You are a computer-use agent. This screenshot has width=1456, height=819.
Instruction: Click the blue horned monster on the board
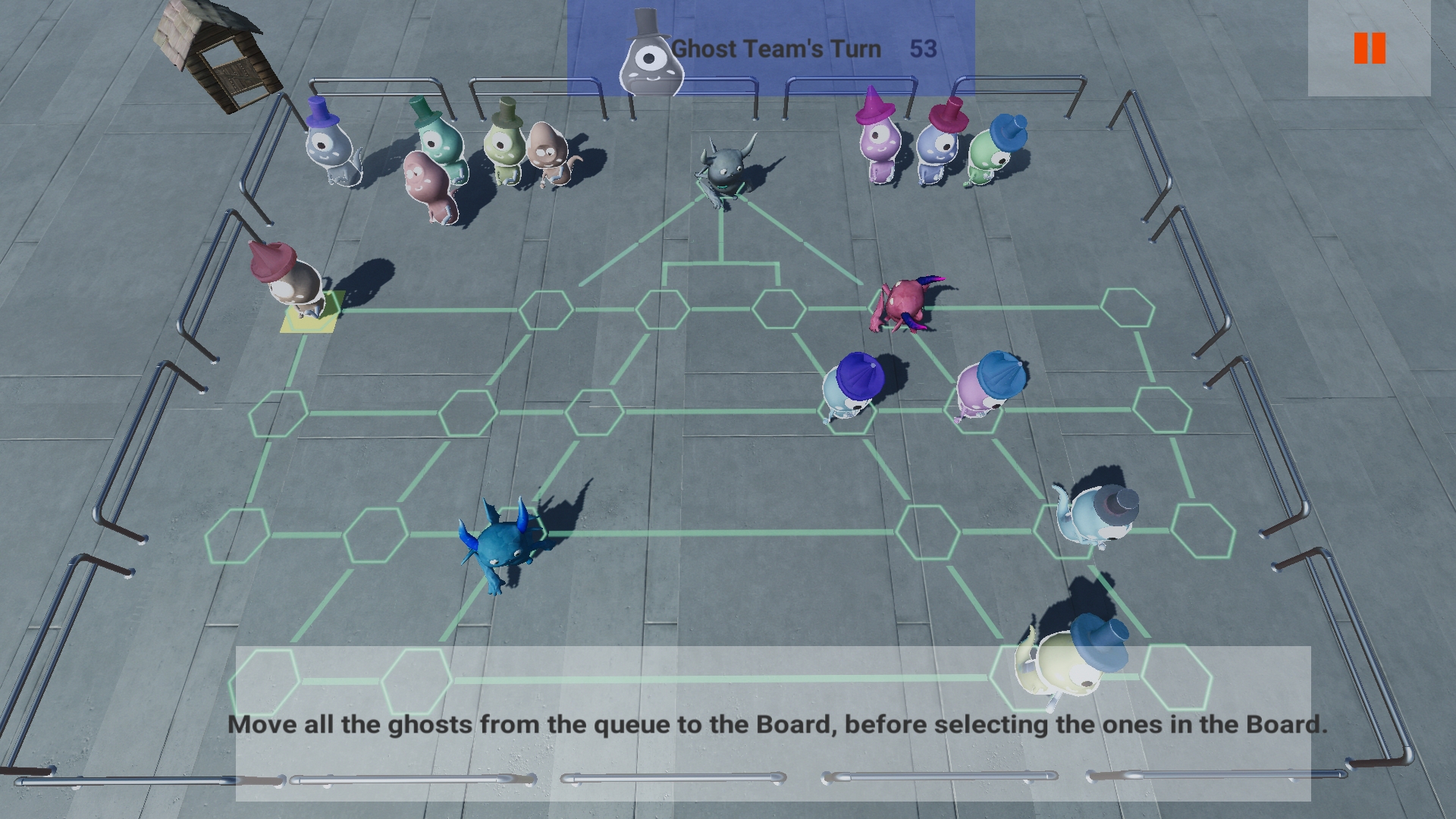(x=500, y=546)
